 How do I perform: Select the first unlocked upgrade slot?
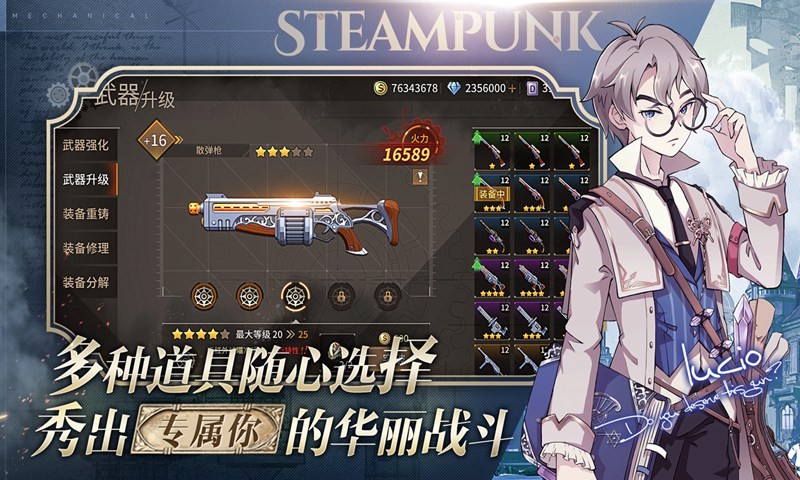pyautogui.click(x=204, y=294)
